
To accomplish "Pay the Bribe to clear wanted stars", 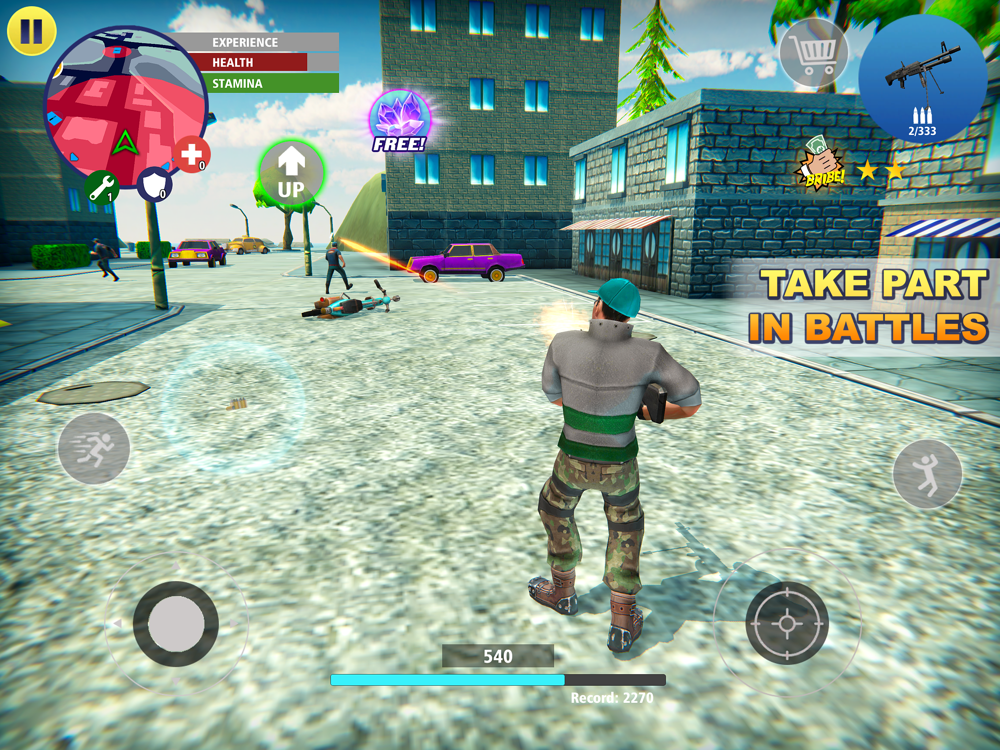I will click(x=820, y=167).
